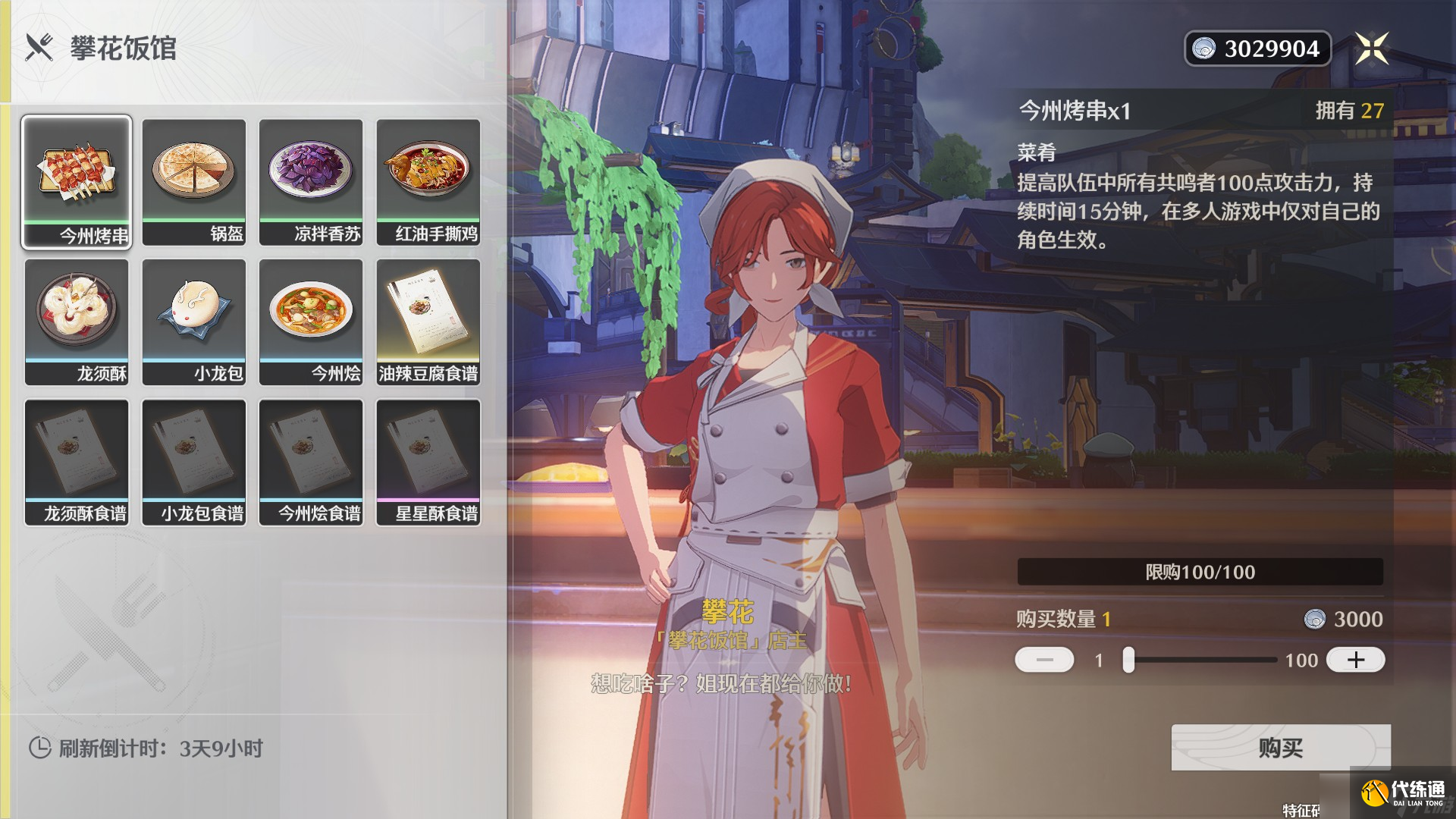
Task: View the 限购100/100 purchase limit bar
Action: (x=1200, y=573)
